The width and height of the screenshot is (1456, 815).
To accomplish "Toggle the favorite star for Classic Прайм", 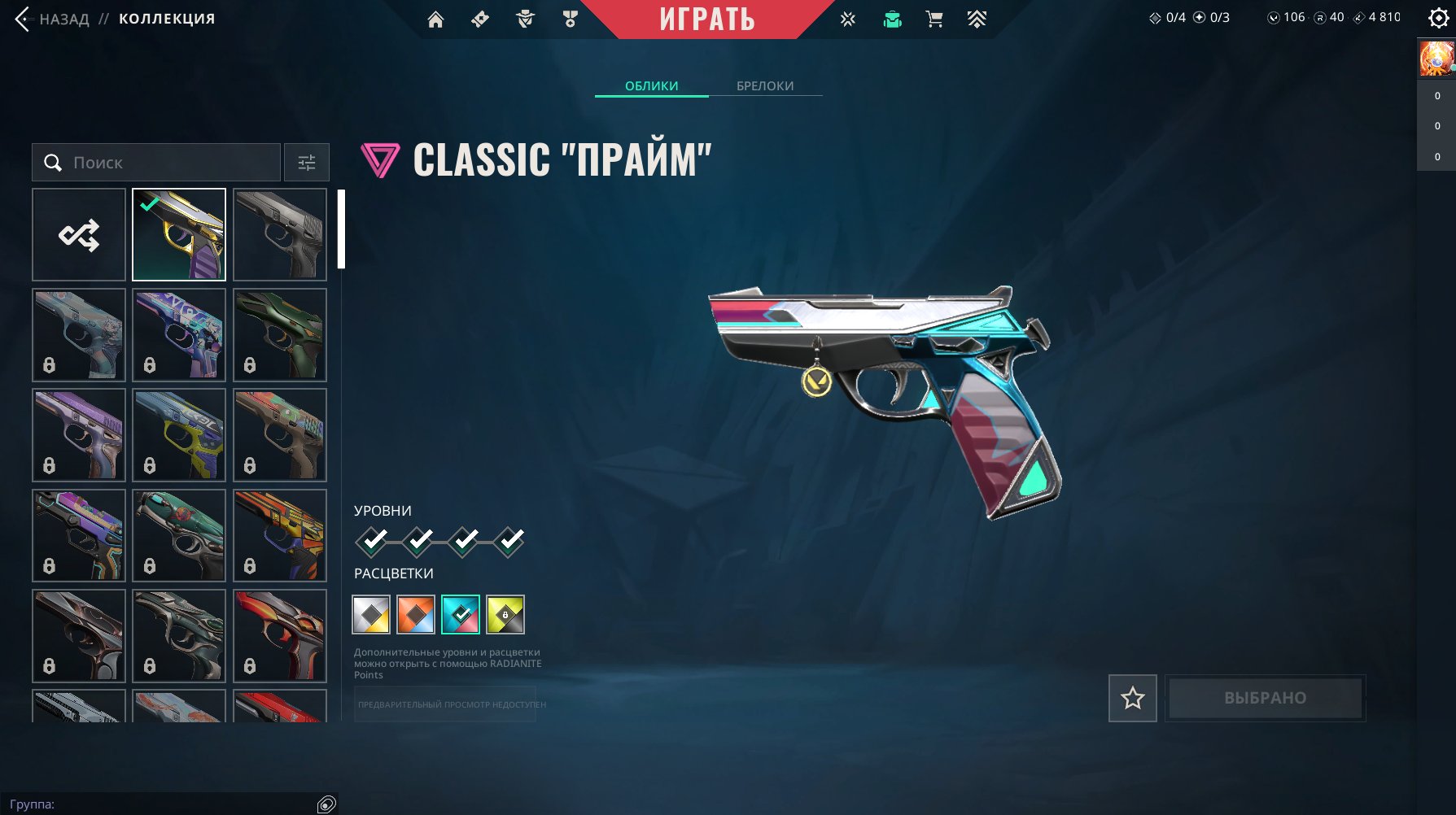I will pos(1132,698).
